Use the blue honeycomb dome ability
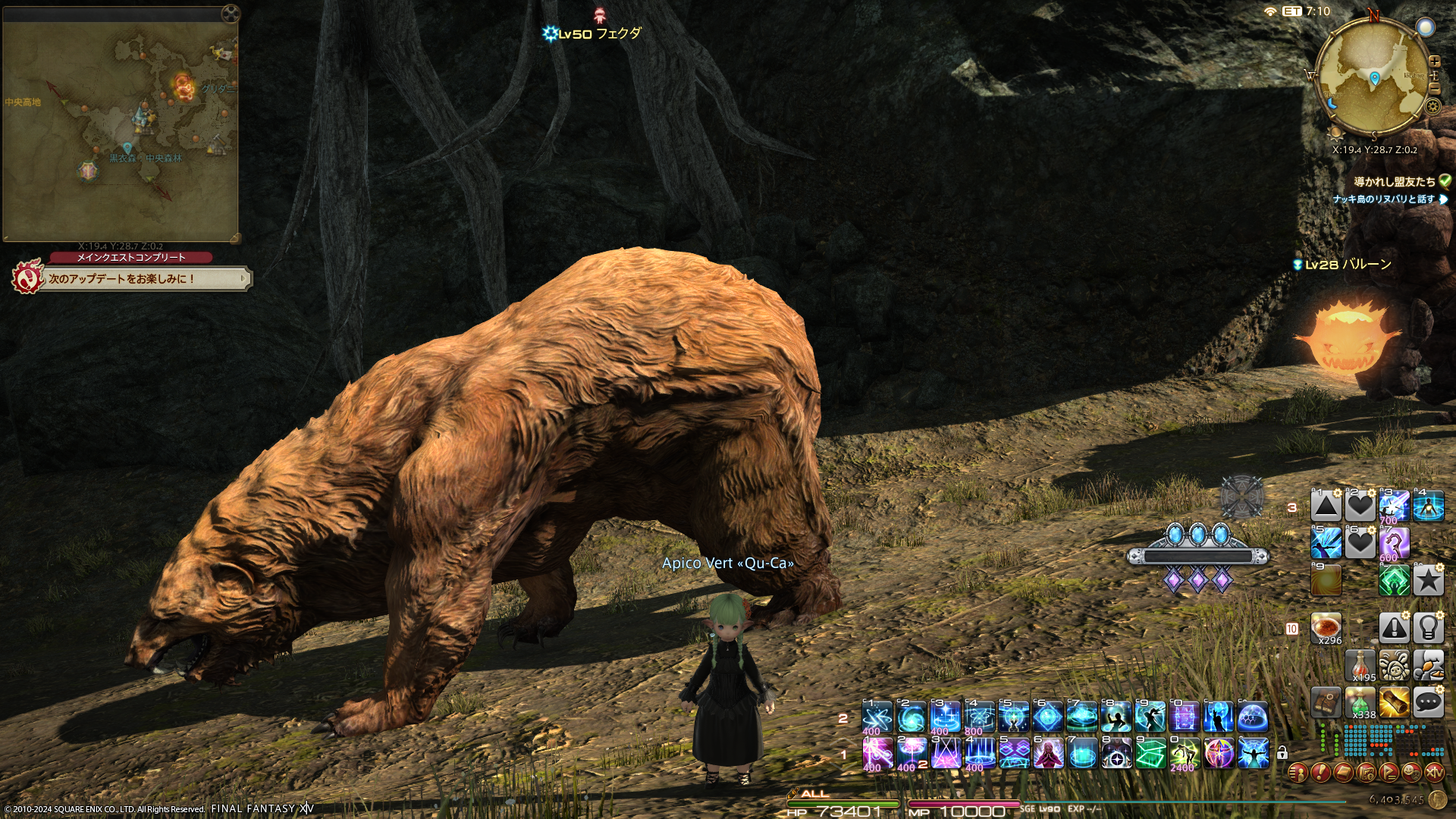Screen dimensions: 1456x819 [1253, 717]
